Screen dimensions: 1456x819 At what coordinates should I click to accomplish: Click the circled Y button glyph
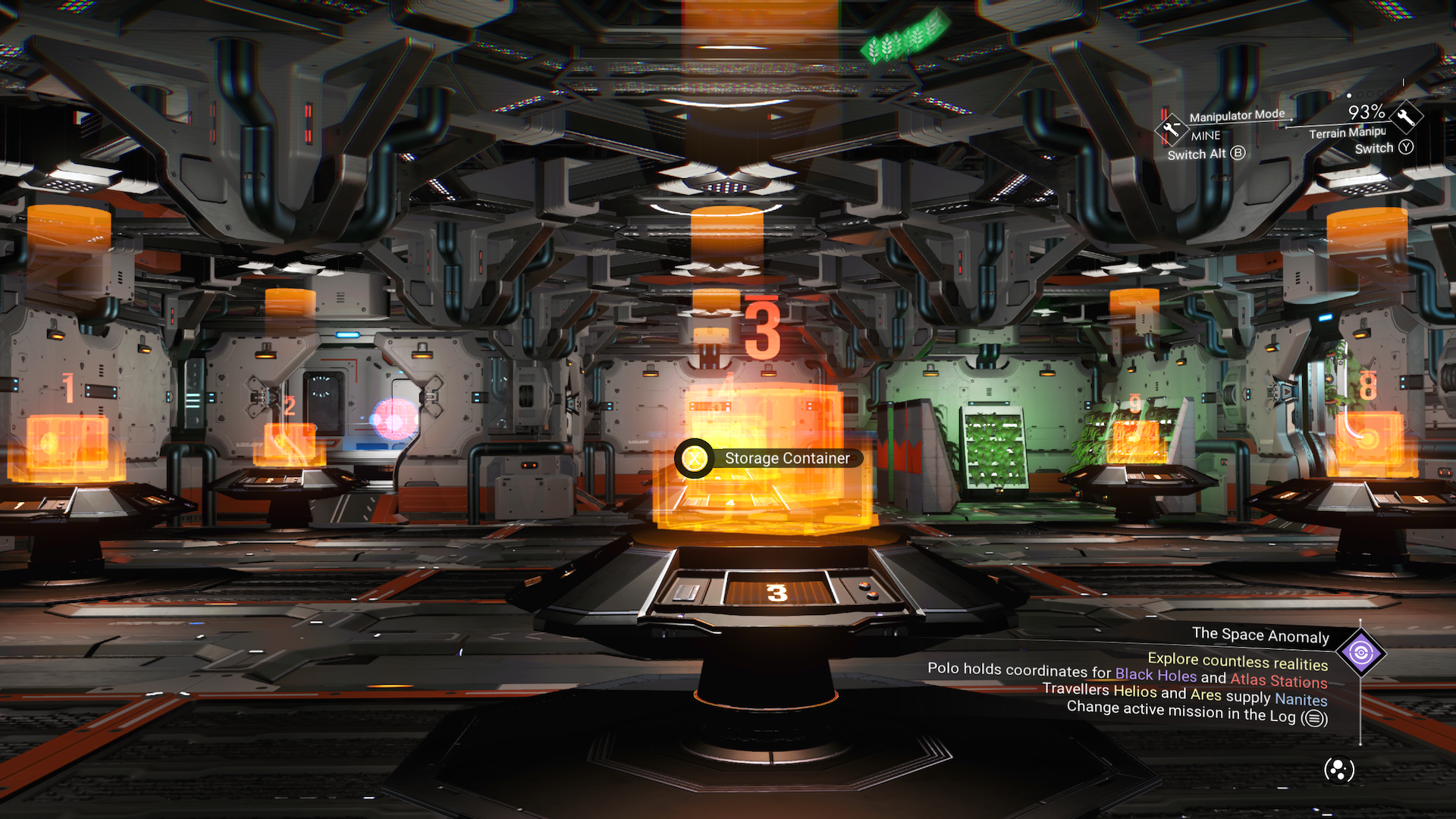tap(1407, 148)
